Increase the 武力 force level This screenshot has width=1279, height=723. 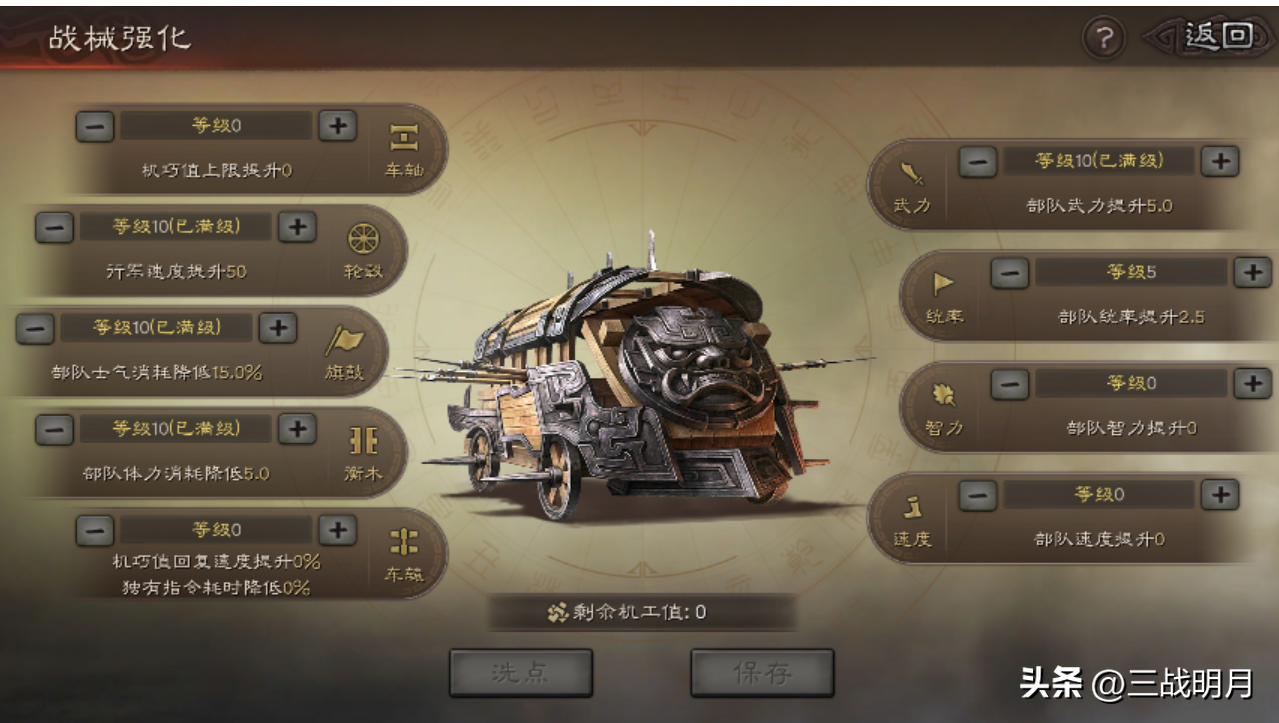pos(1220,161)
